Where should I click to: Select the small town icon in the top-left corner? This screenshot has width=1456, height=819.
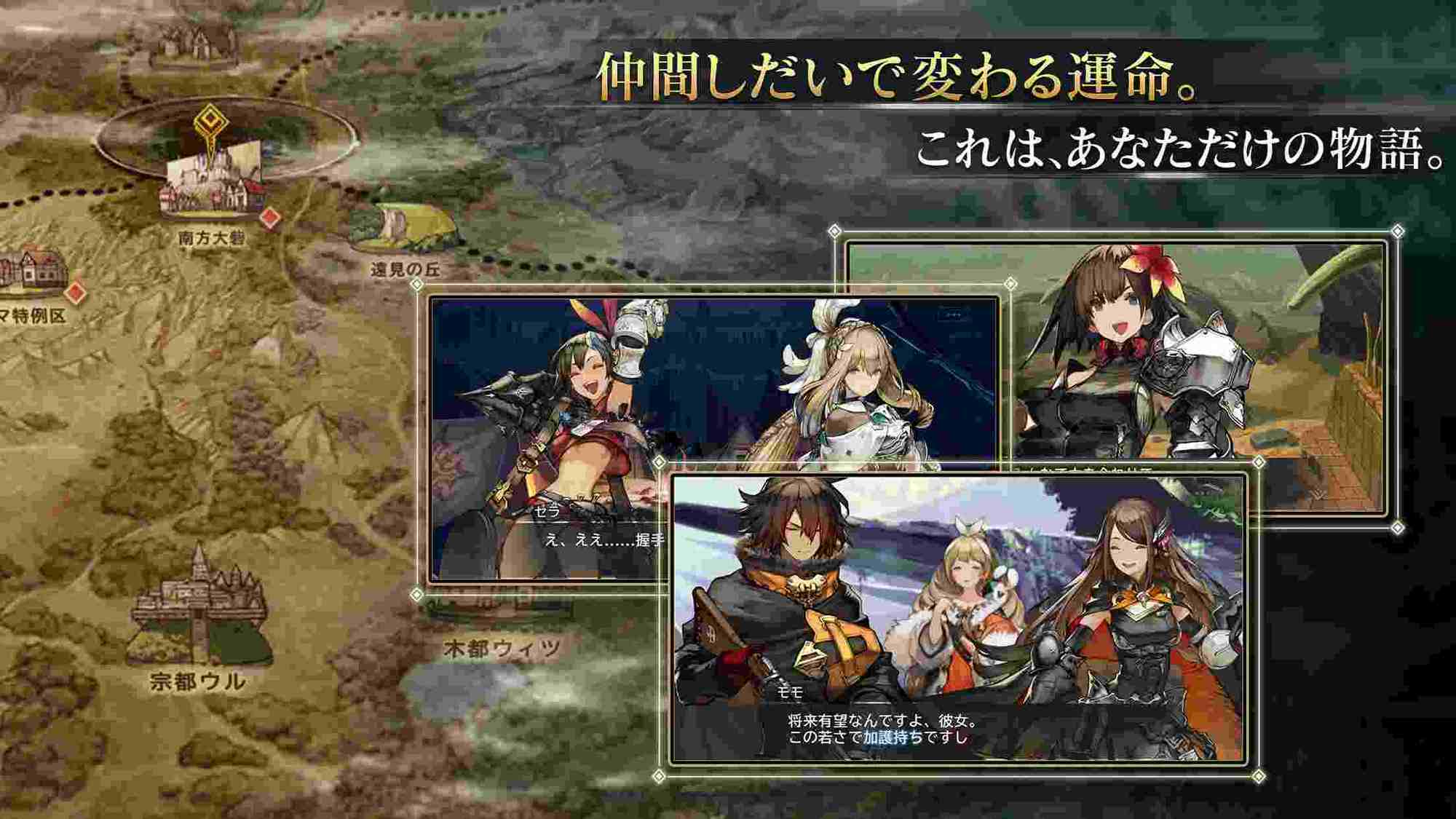coord(188,40)
